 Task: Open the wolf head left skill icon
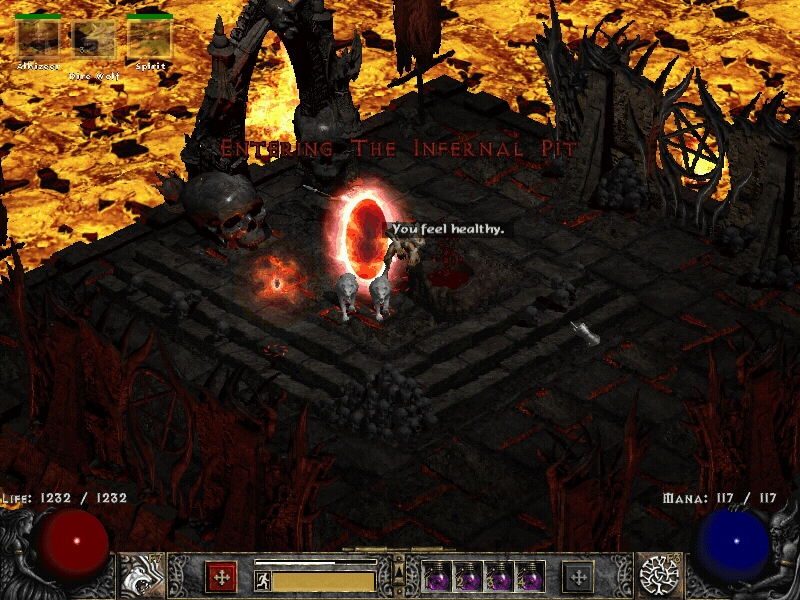pyautogui.click(x=140, y=576)
